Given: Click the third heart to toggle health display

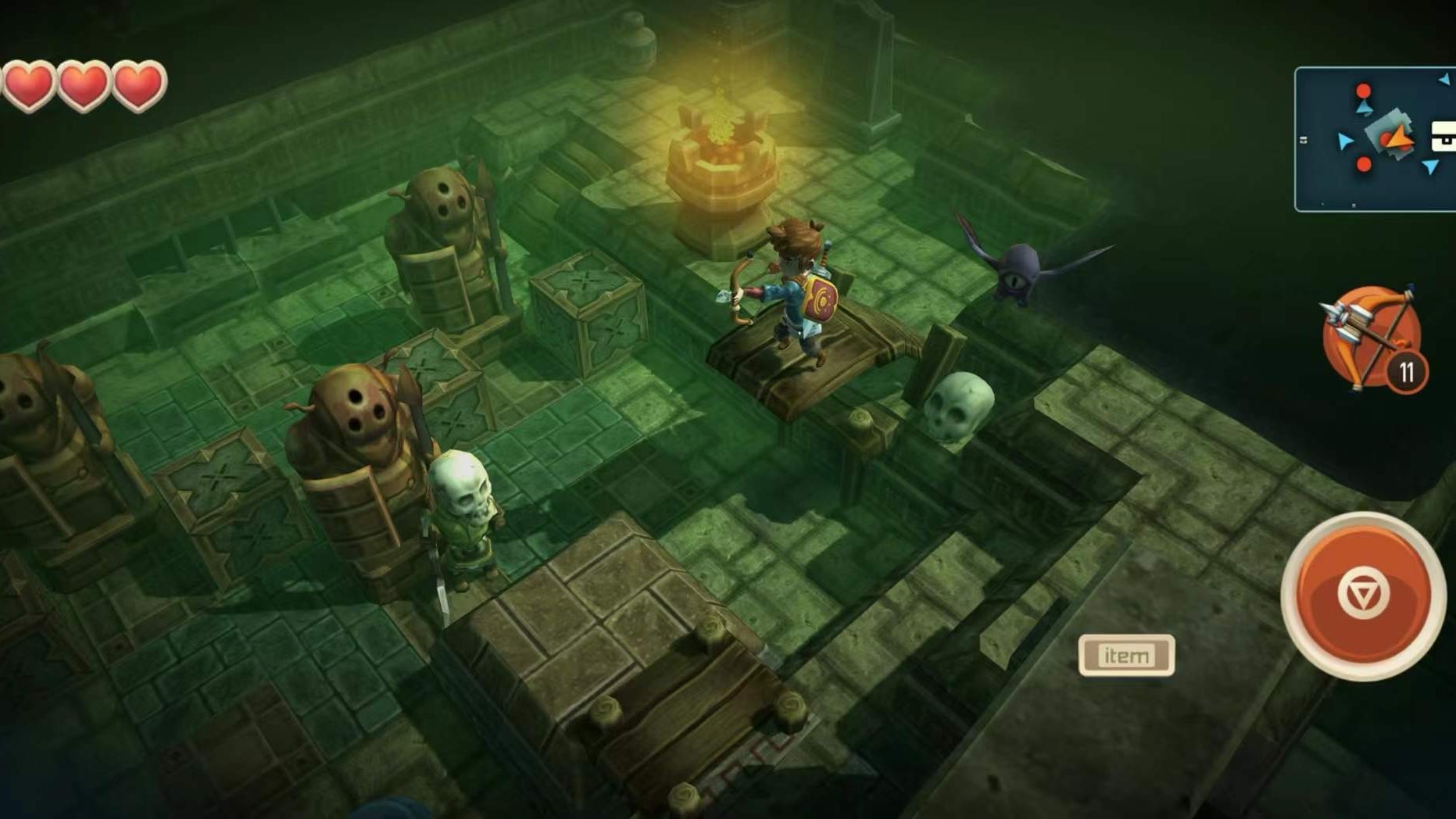Looking at the screenshot, I should tap(139, 86).
